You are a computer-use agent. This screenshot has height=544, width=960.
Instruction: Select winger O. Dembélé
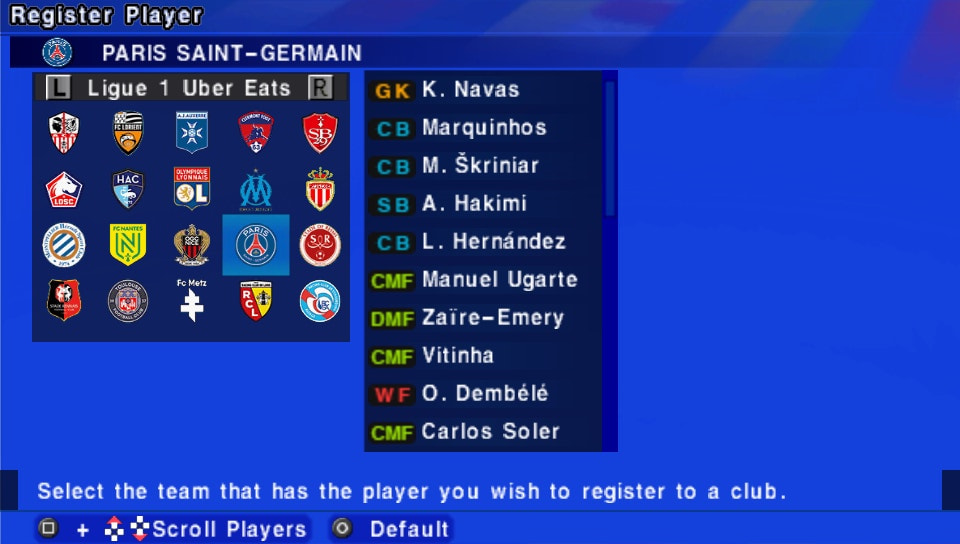coord(485,394)
